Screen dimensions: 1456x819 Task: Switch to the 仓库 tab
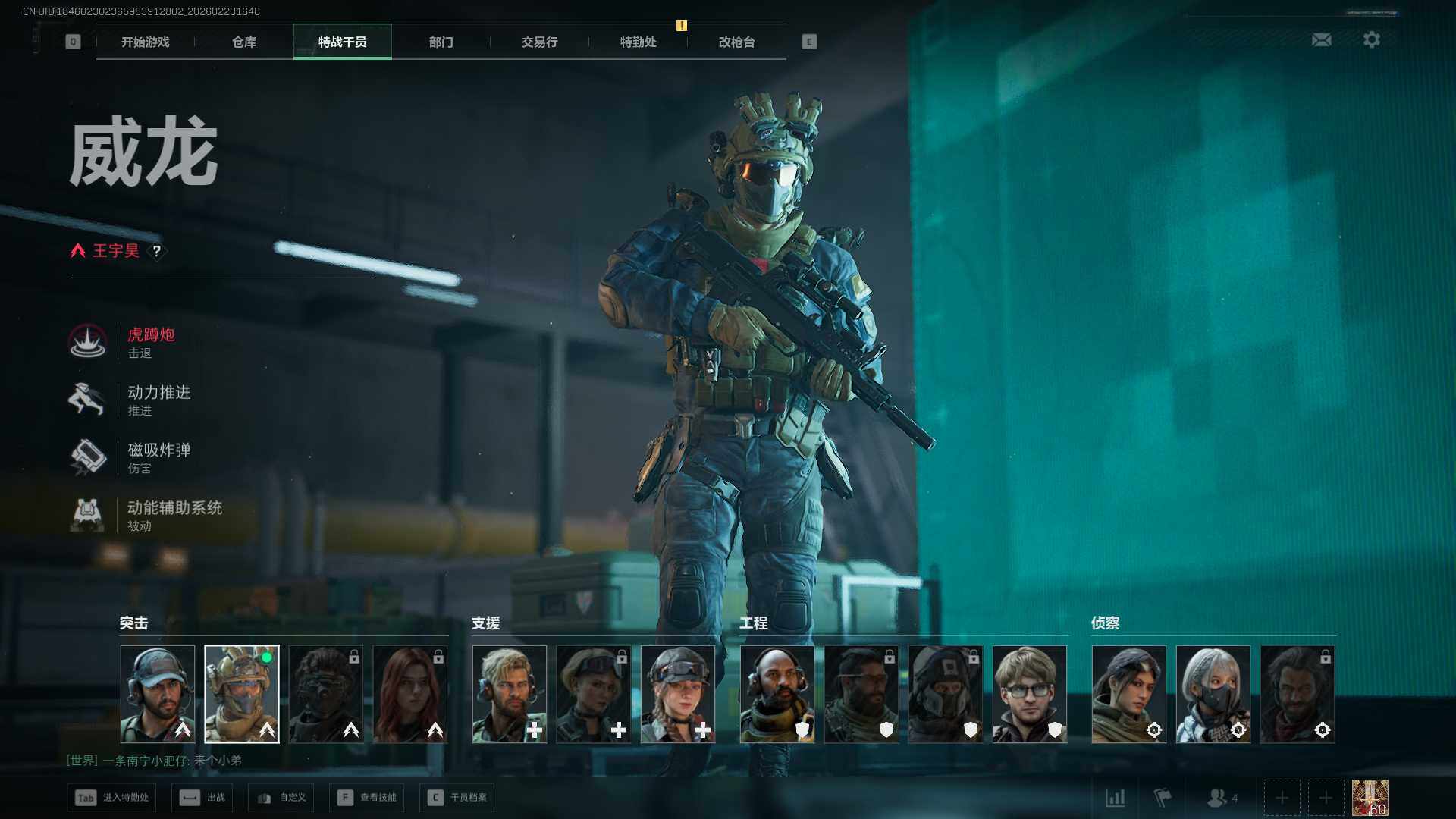tap(243, 42)
